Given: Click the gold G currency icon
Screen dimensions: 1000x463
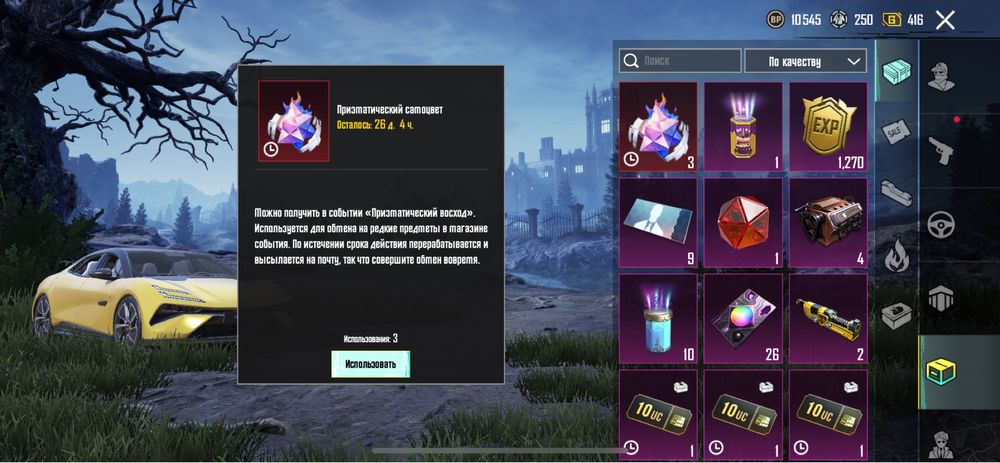Looking at the screenshot, I should [890, 19].
